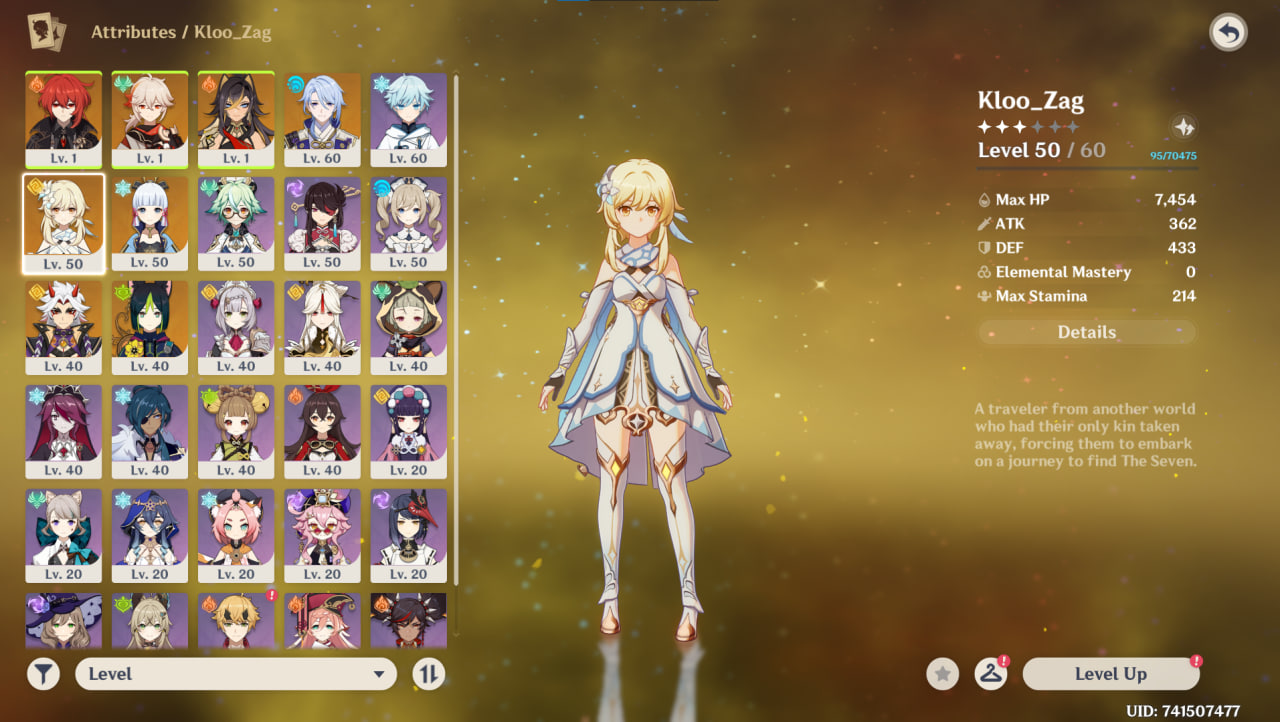This screenshot has height=722, width=1280.
Task: Choose Sucrose with the green hair
Action: point(235,222)
